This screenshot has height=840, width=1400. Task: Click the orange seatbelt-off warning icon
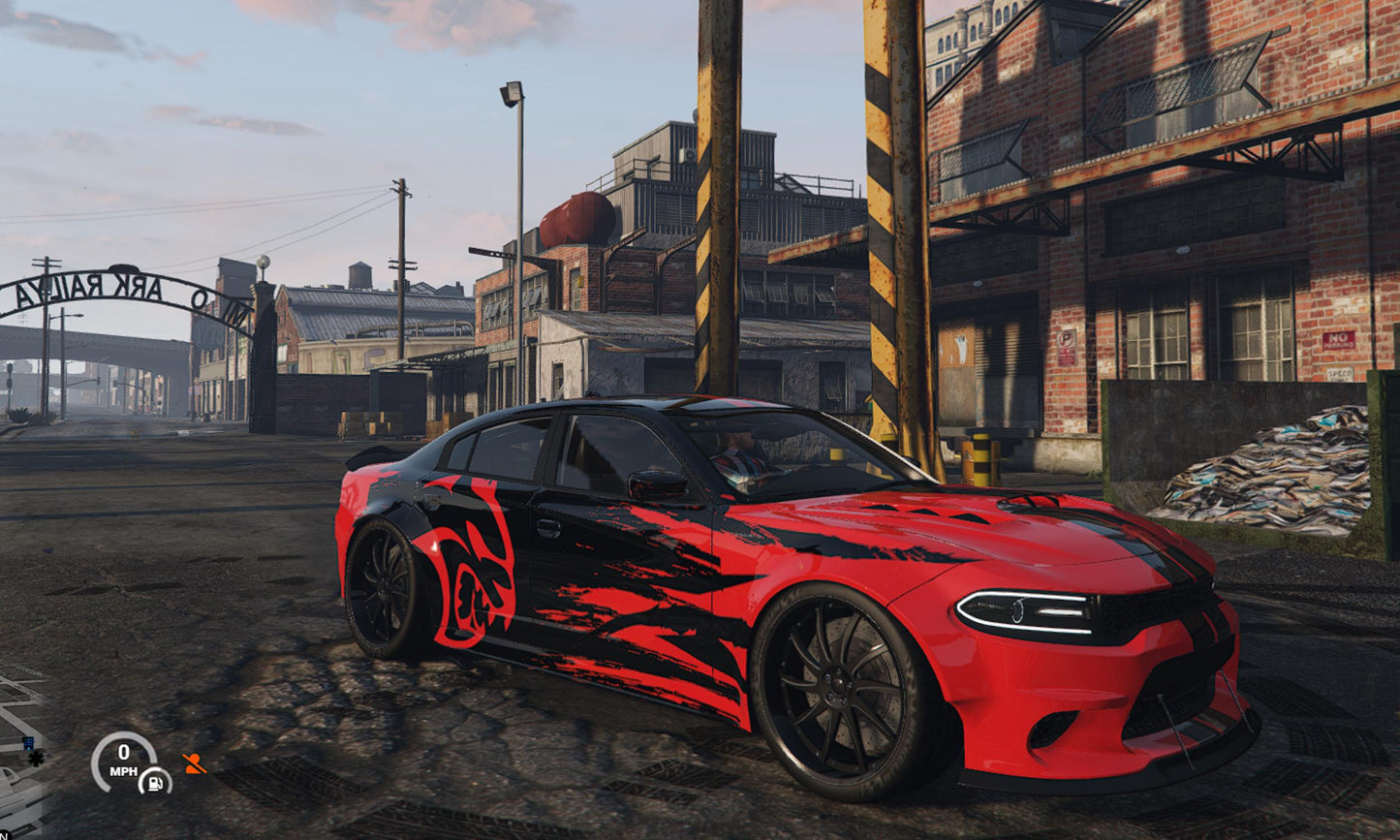(x=194, y=764)
